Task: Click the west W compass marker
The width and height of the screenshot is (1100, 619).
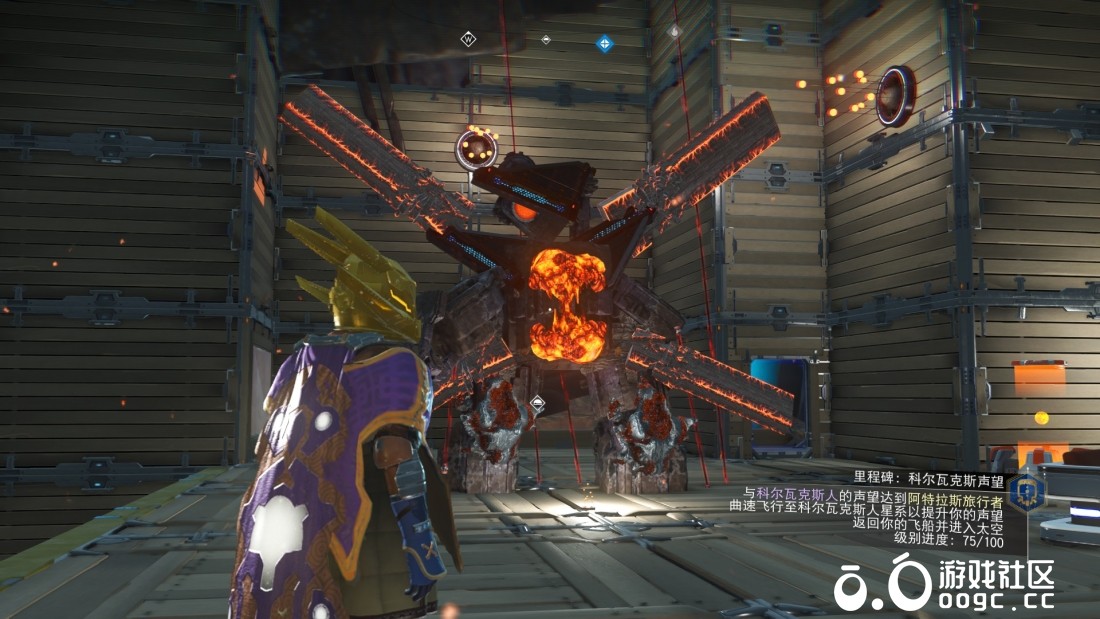Action: point(467,39)
